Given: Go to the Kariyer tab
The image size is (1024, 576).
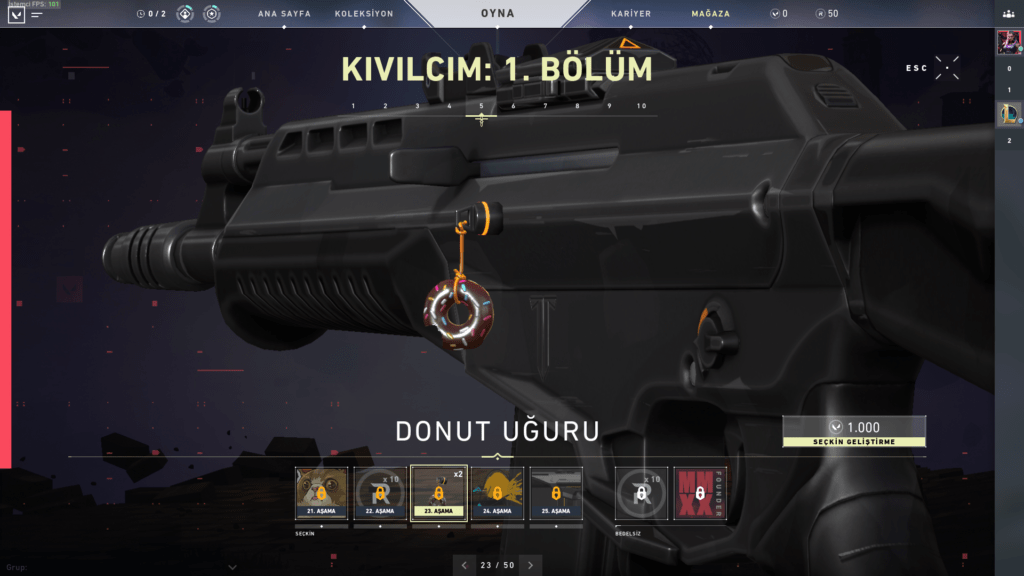Looking at the screenshot, I should coord(631,14).
